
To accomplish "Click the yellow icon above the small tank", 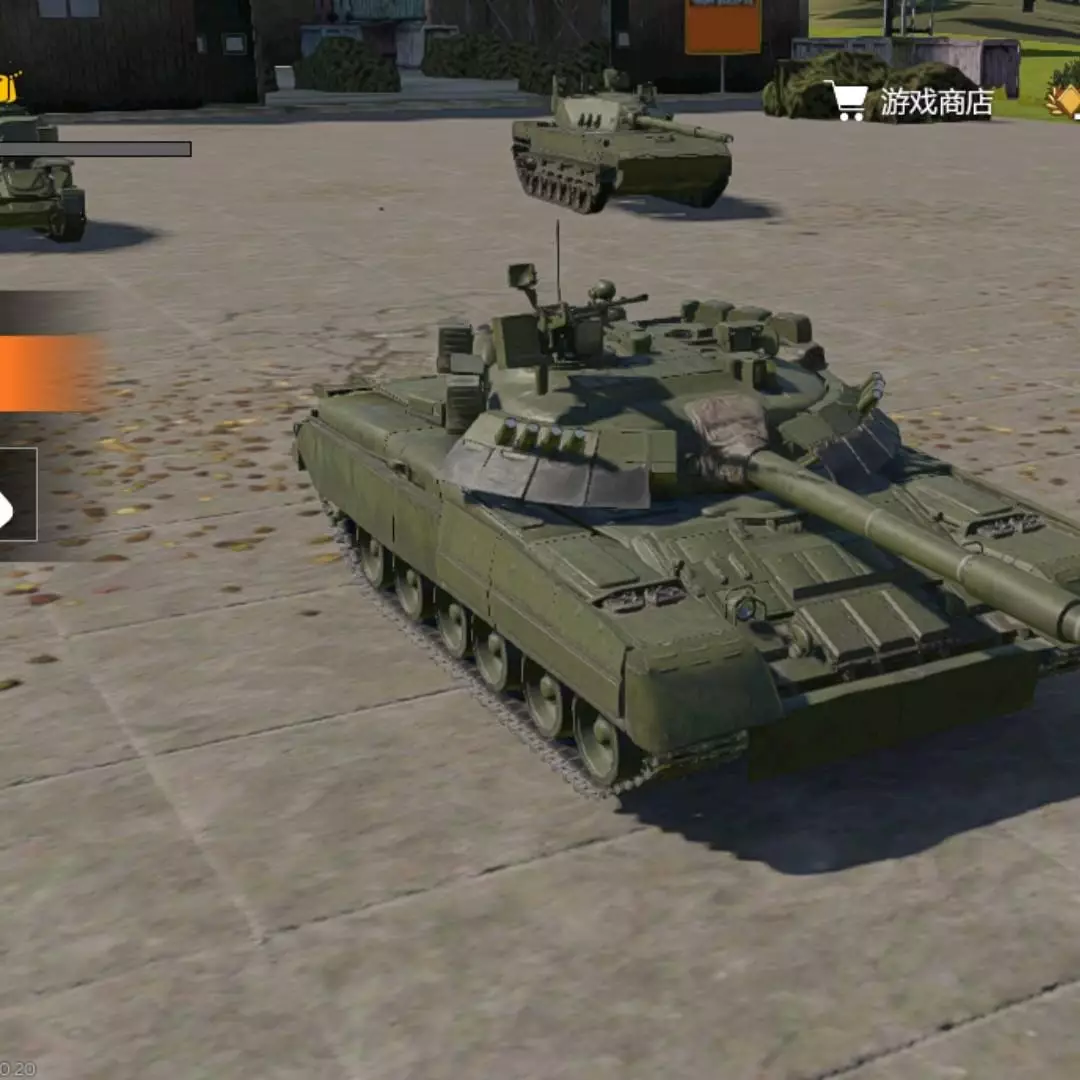I will (x=9, y=89).
